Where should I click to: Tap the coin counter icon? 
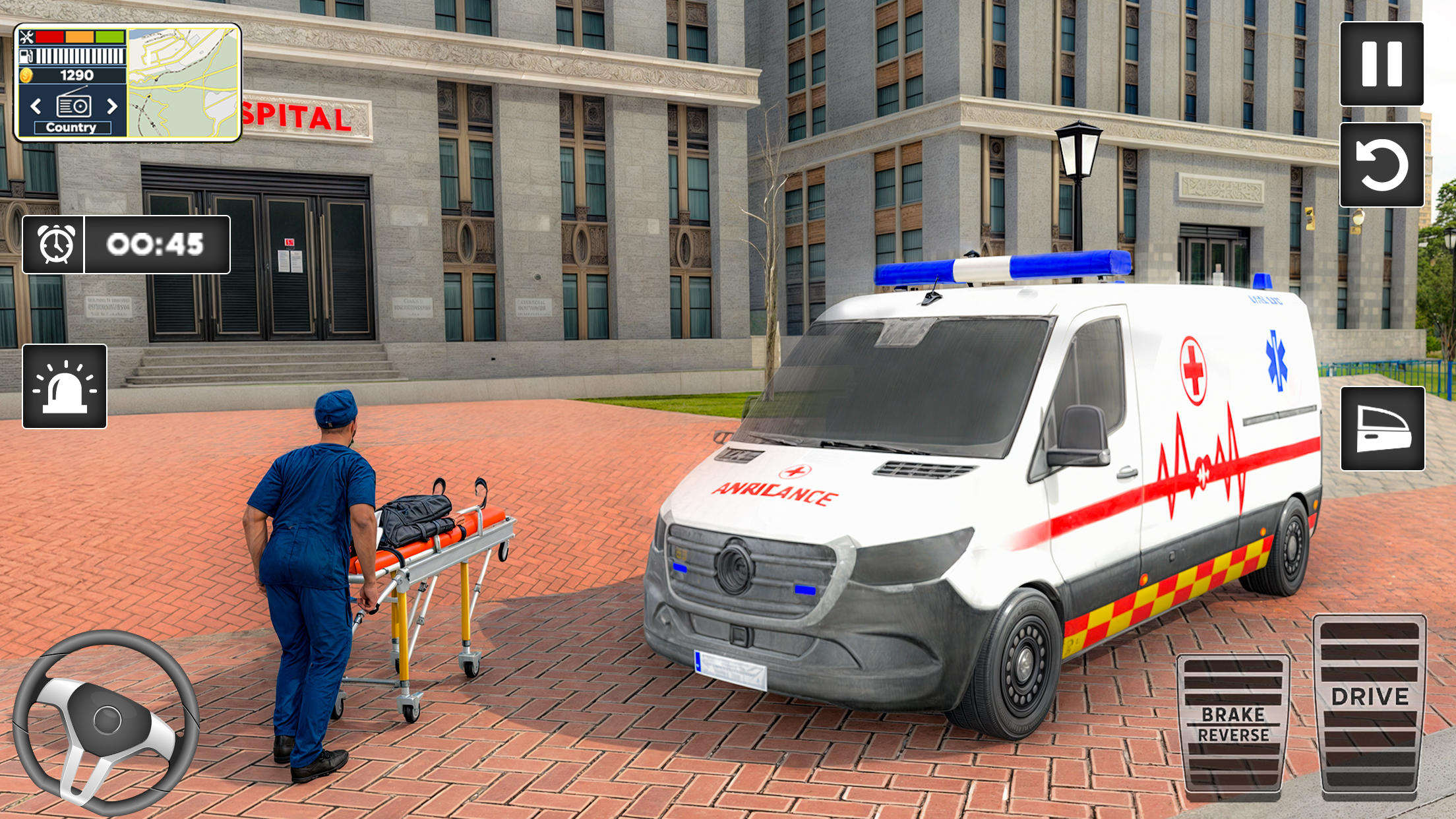[x=26, y=76]
